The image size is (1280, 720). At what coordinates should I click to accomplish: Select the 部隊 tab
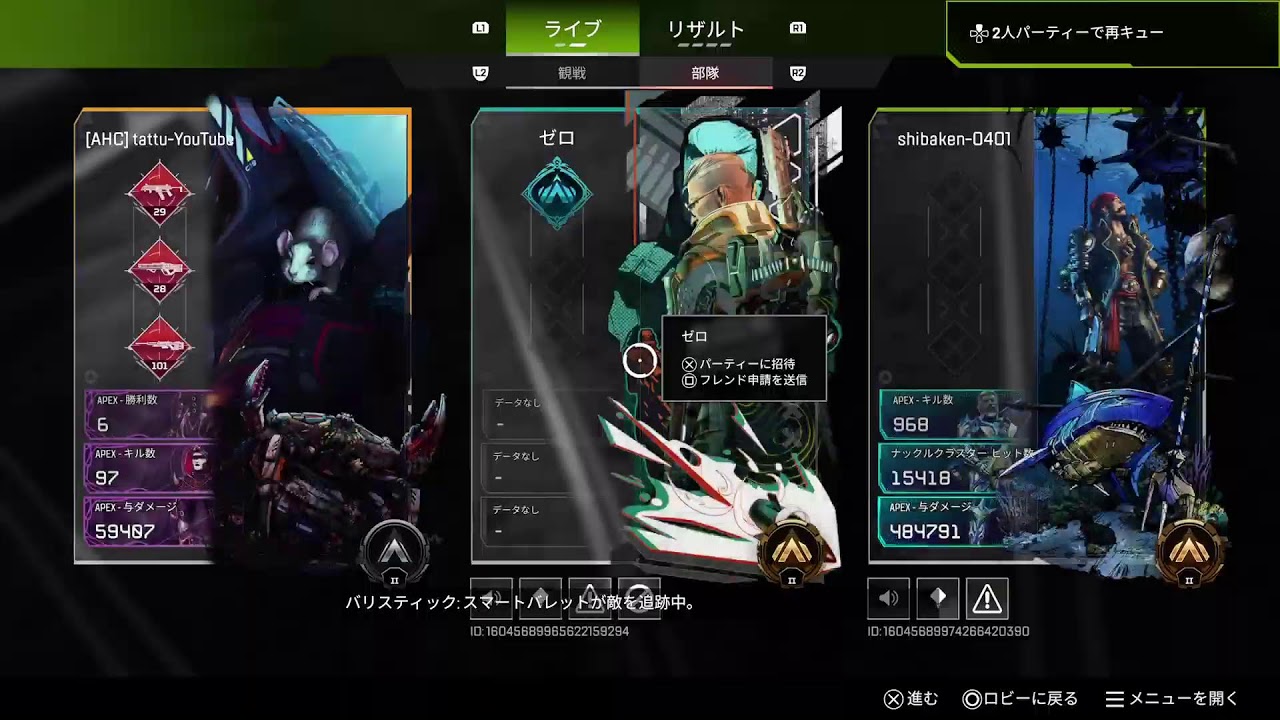(705, 72)
